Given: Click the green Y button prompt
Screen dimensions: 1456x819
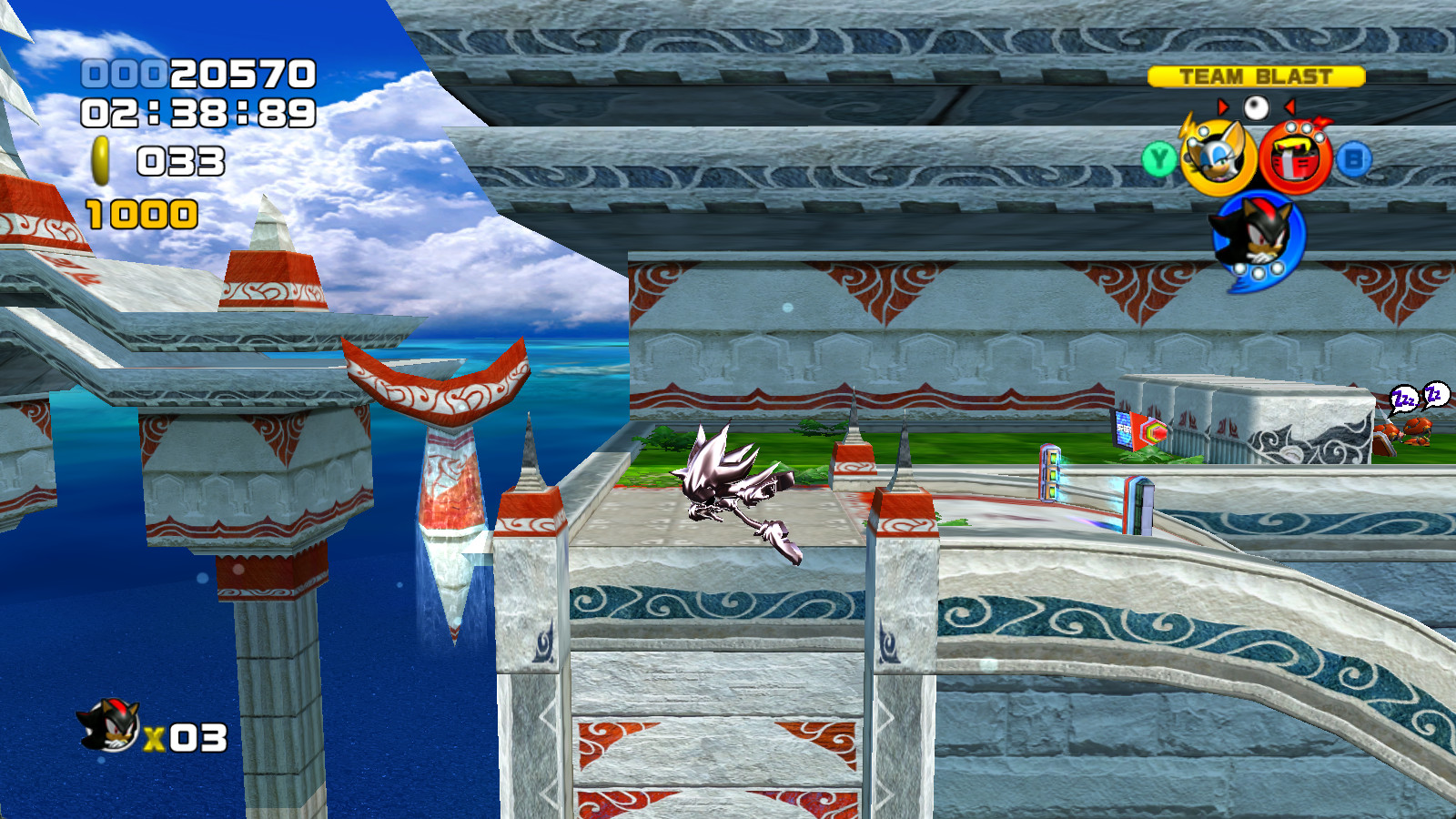Looking at the screenshot, I should [x=1158, y=160].
